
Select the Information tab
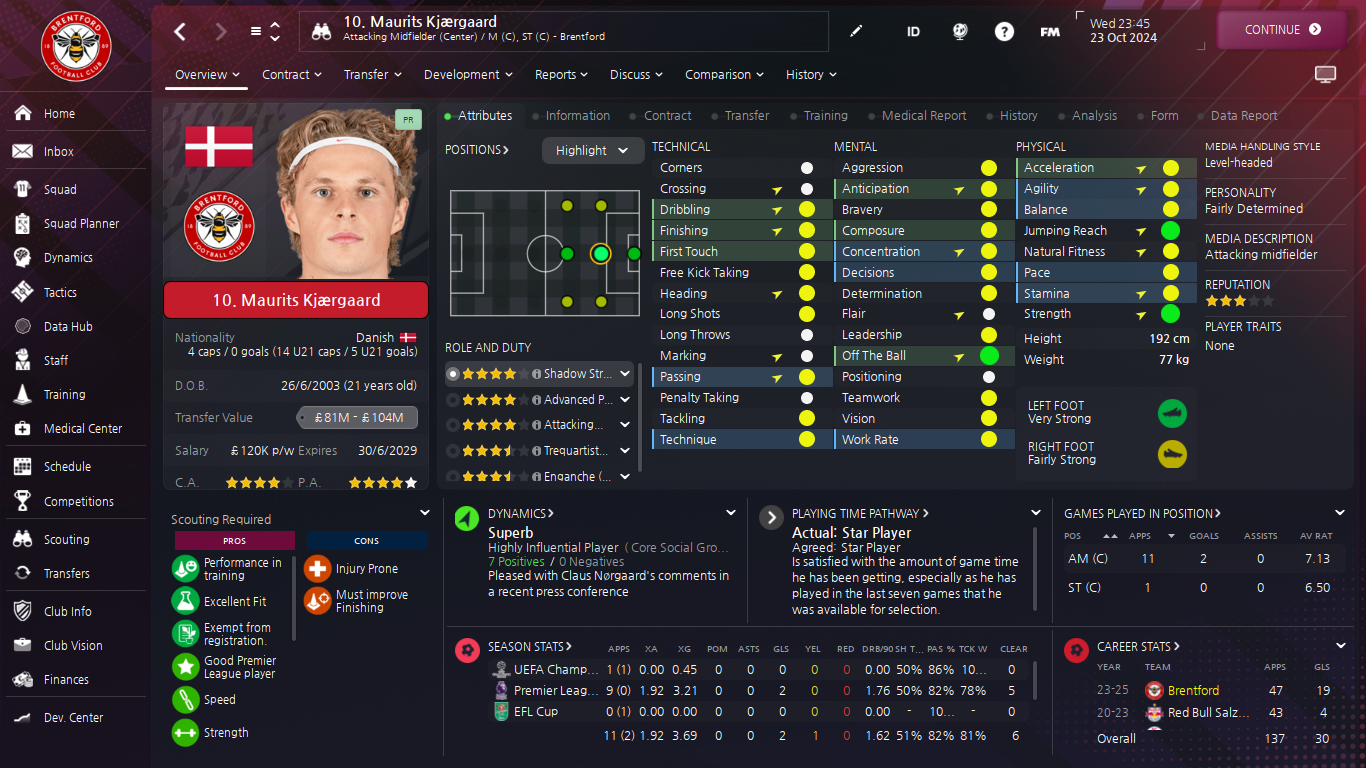pyautogui.click(x=577, y=116)
